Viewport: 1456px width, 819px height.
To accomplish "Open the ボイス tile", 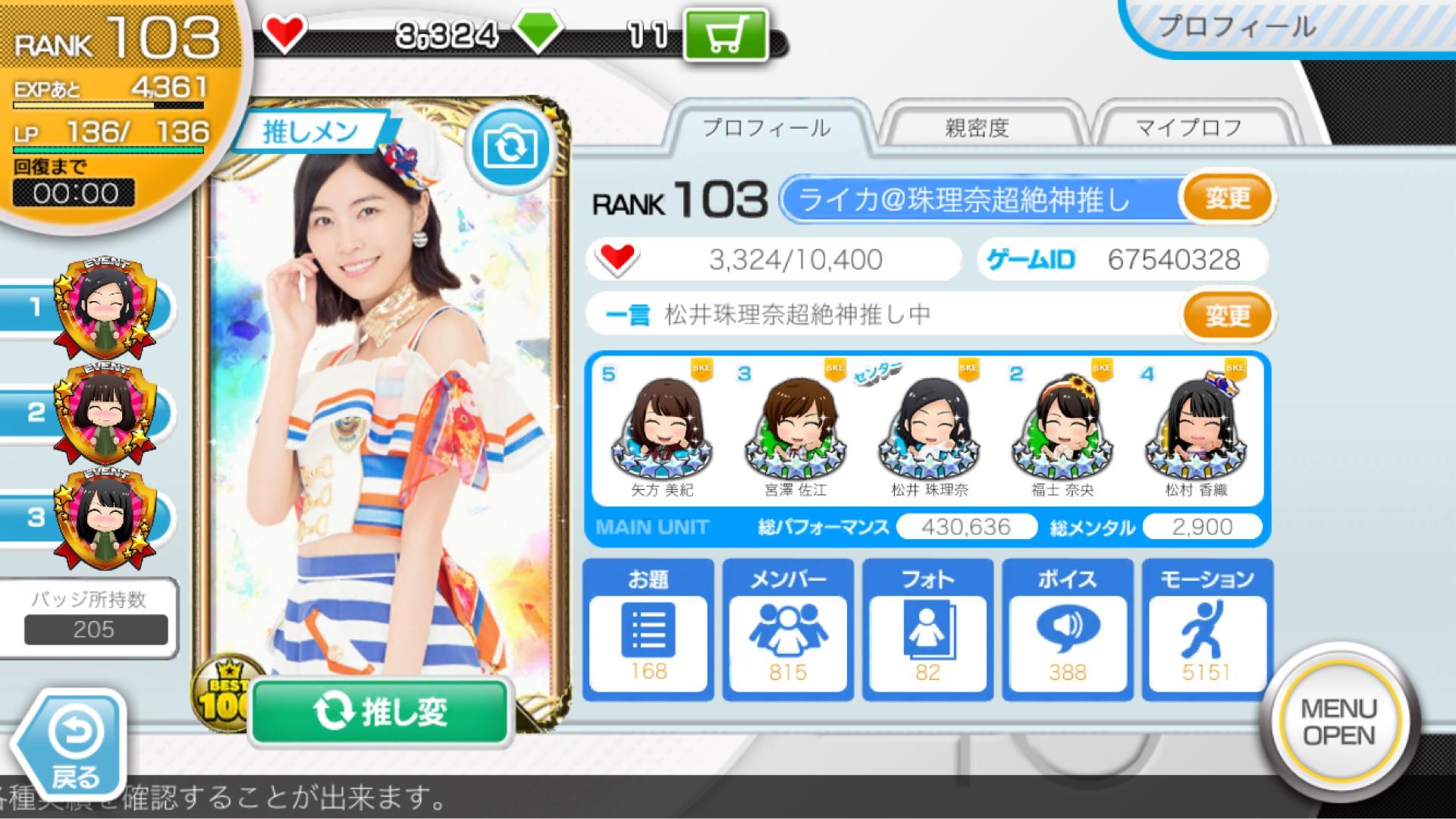I will (x=1067, y=629).
